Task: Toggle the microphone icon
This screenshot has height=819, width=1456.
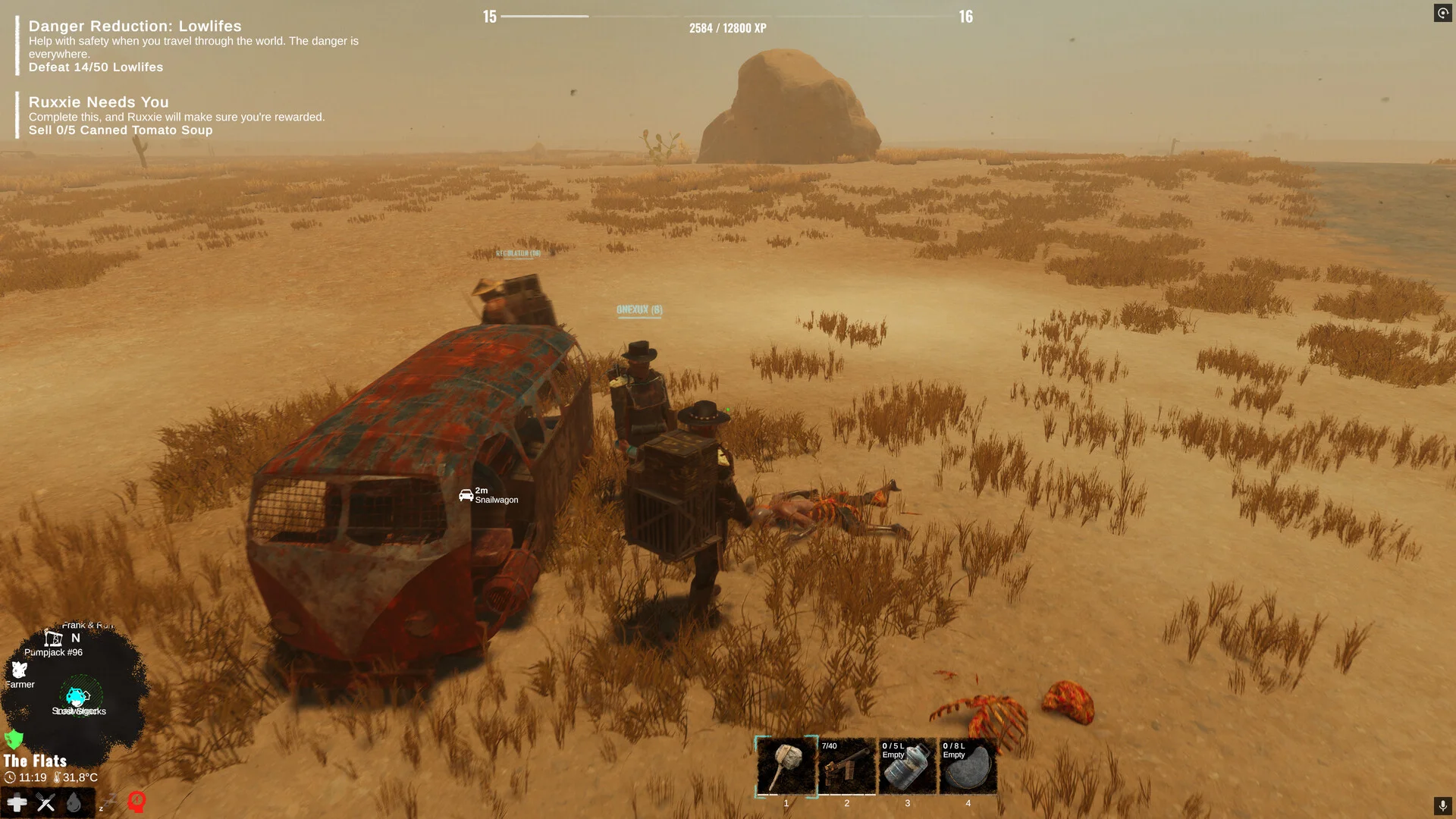Action: pos(1442,805)
